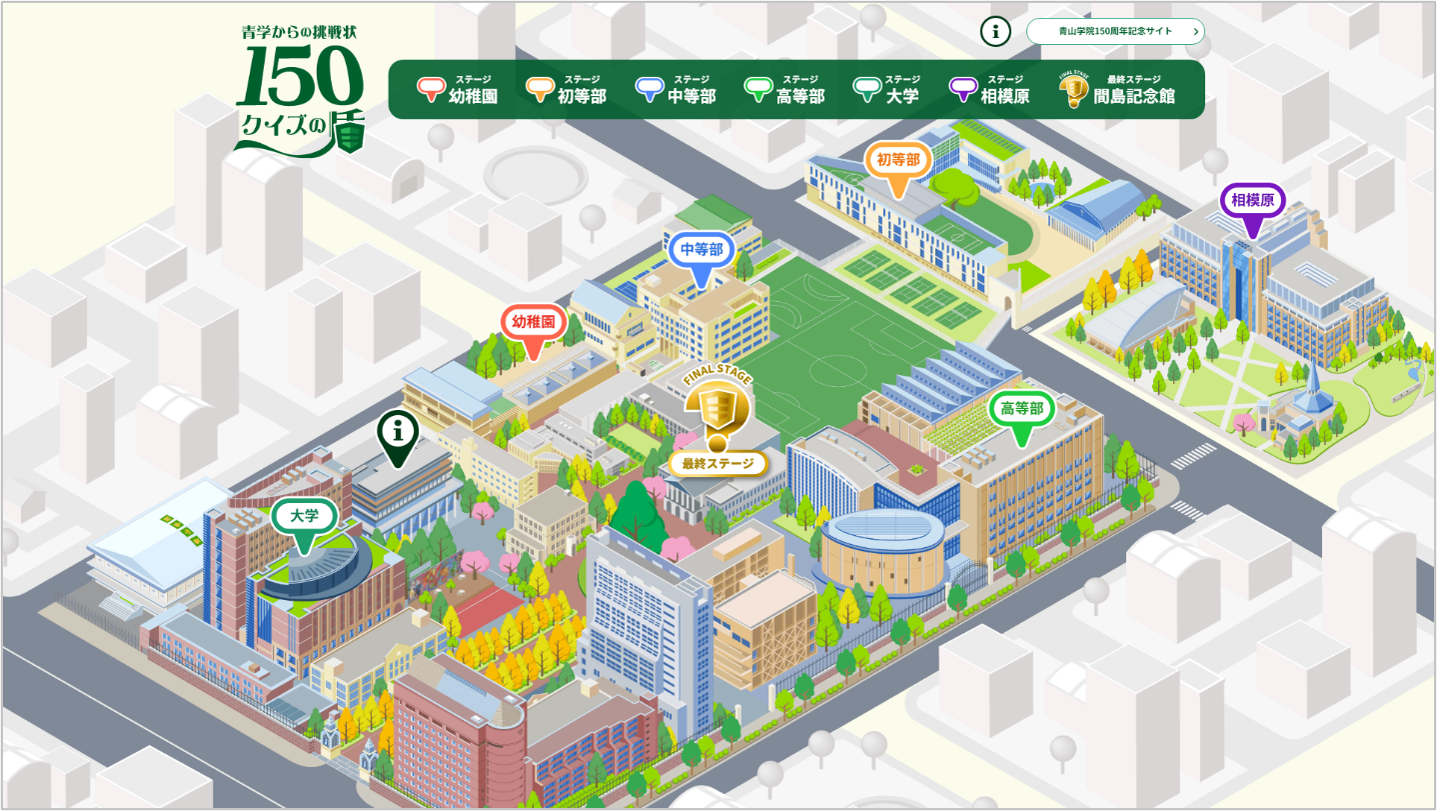Select the 幼稚園 stage in the top bar
Screen dimensions: 1437x811
[x=457, y=90]
